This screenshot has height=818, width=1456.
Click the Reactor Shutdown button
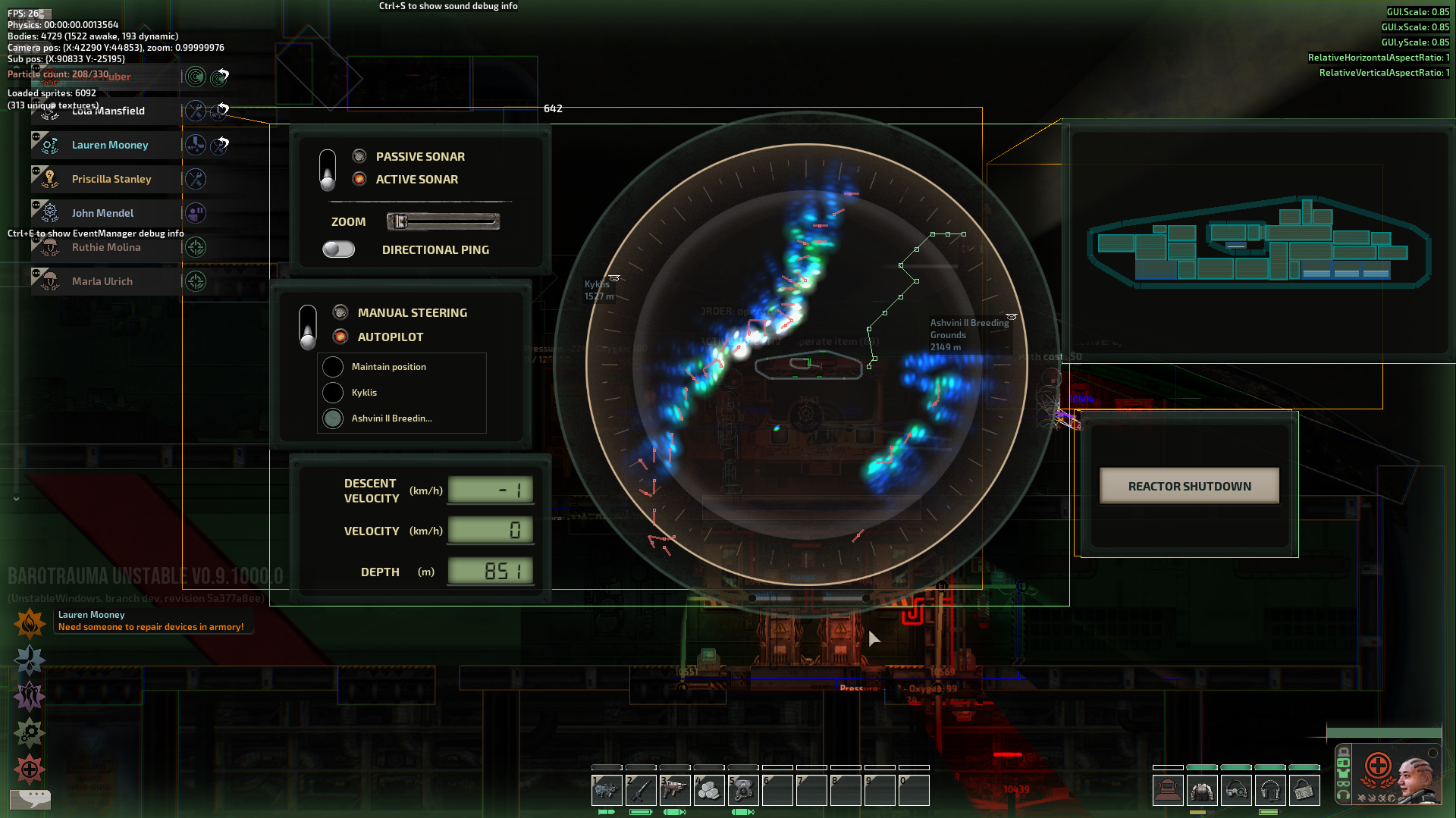[1189, 486]
